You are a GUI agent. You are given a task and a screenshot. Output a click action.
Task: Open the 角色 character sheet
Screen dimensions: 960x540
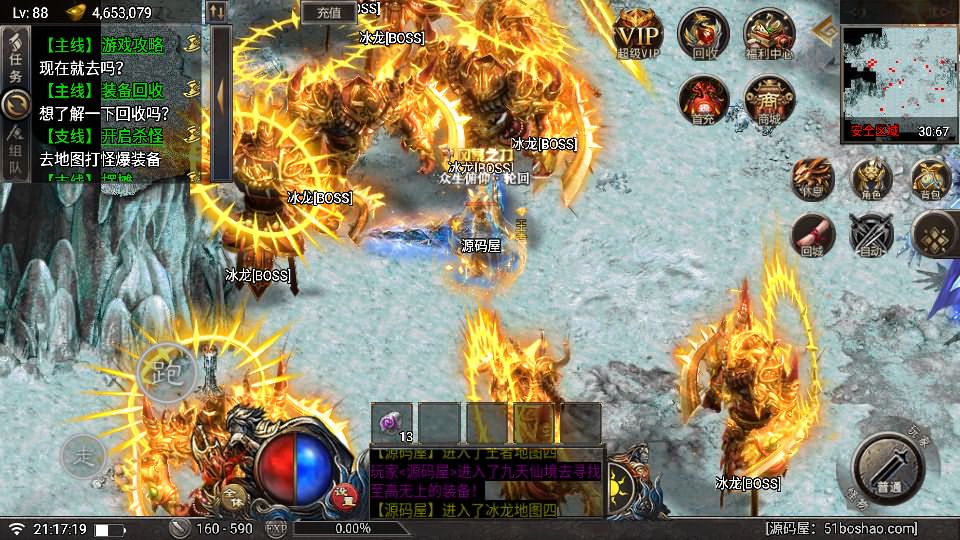coord(870,178)
